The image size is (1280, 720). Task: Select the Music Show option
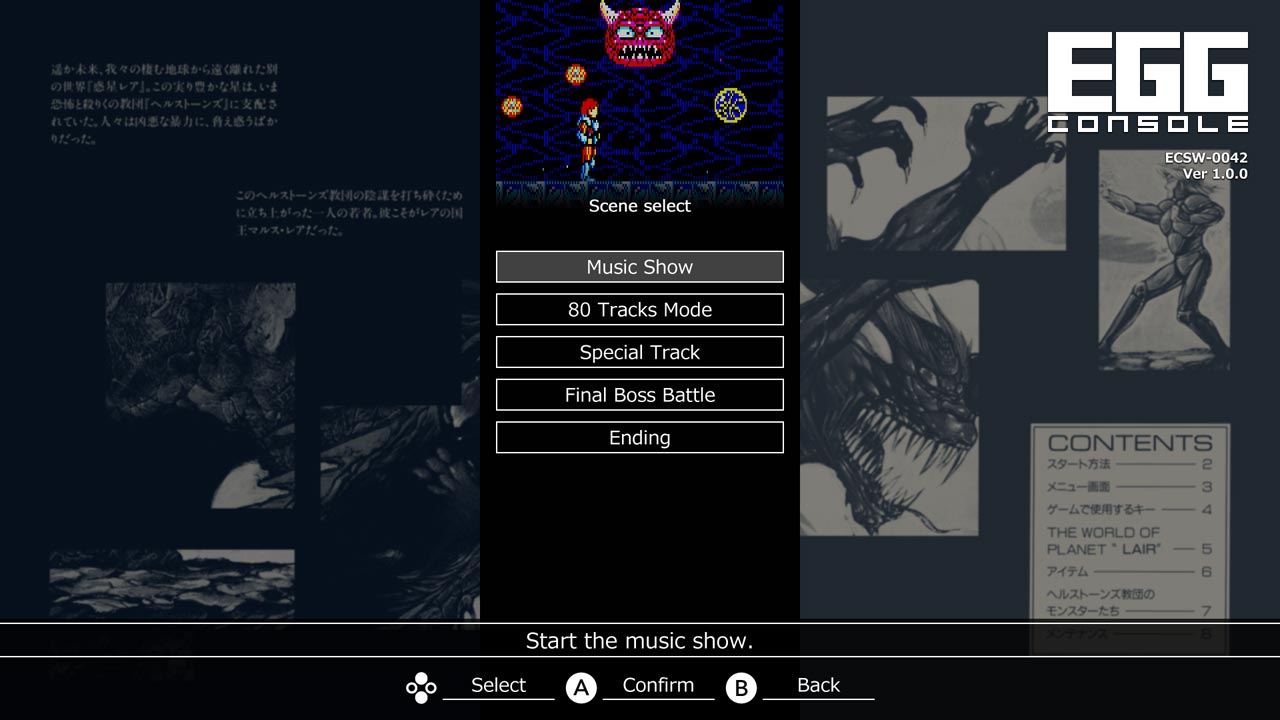640,266
